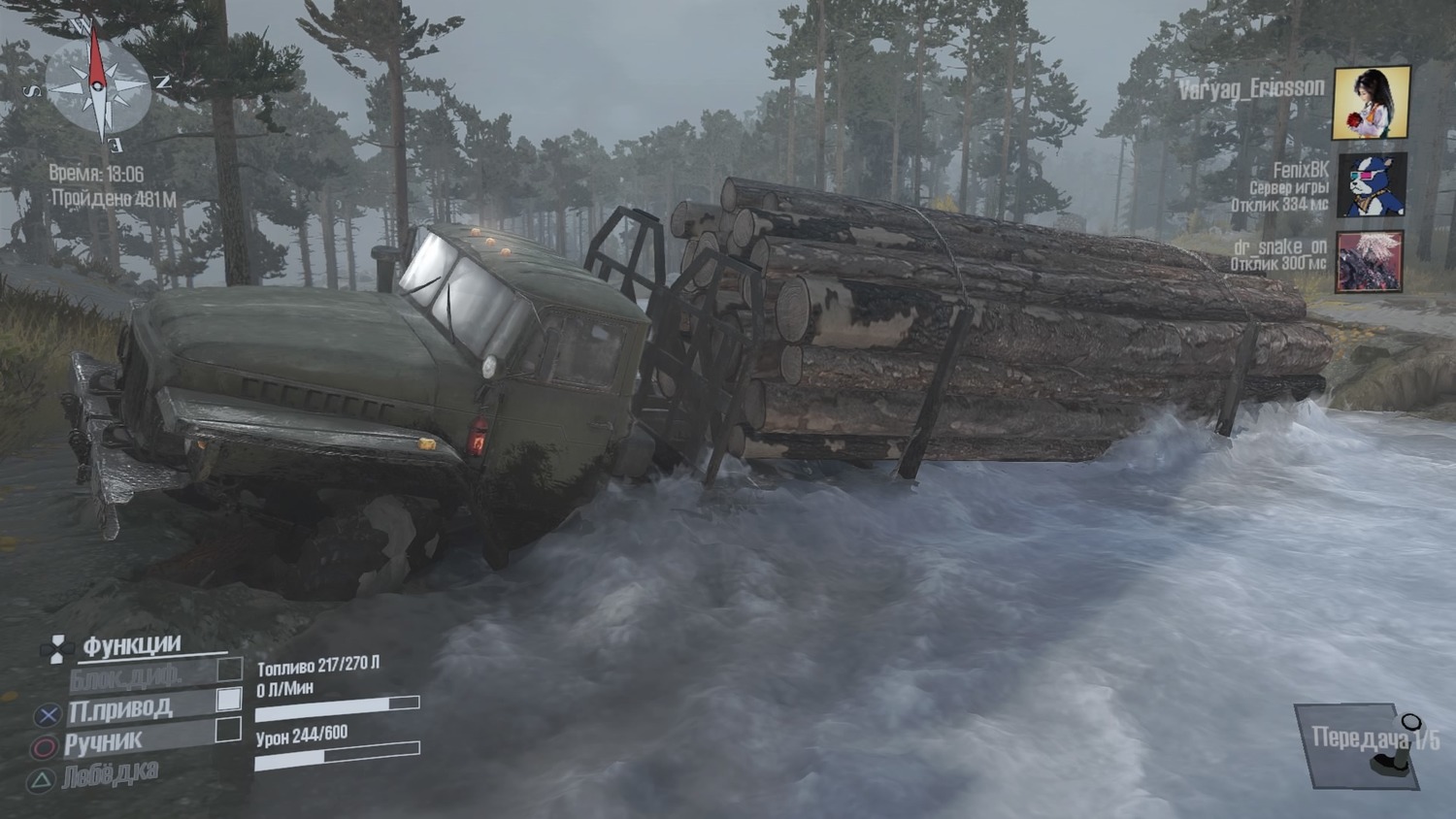The image size is (1456, 819).
Task: Toggle the П.привод all-wheel drive checkbox
Action: (x=229, y=700)
